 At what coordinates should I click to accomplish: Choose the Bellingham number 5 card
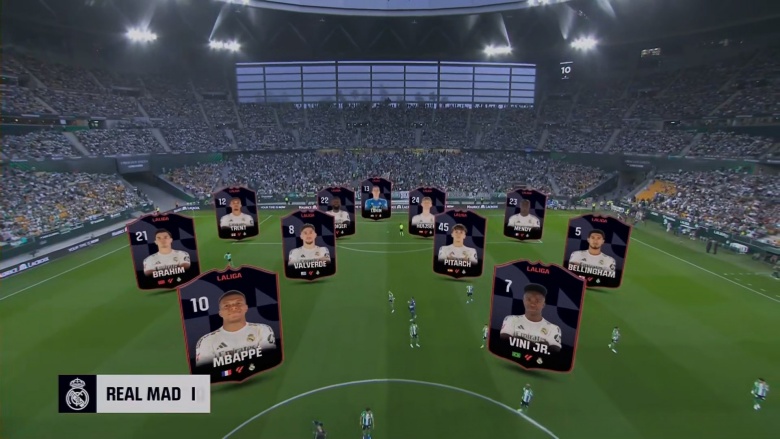596,250
